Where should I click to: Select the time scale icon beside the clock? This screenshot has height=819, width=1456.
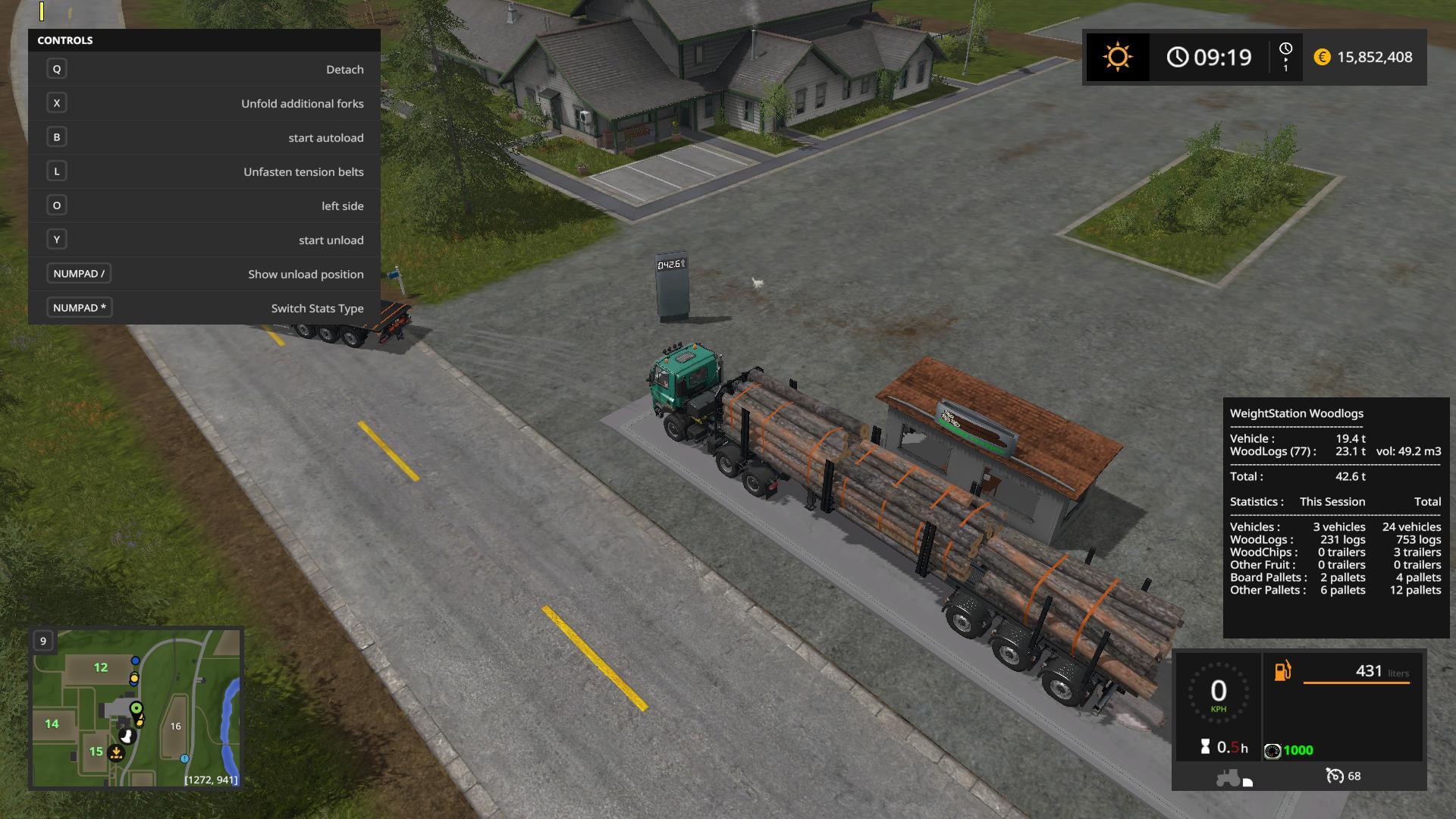pyautogui.click(x=1285, y=57)
